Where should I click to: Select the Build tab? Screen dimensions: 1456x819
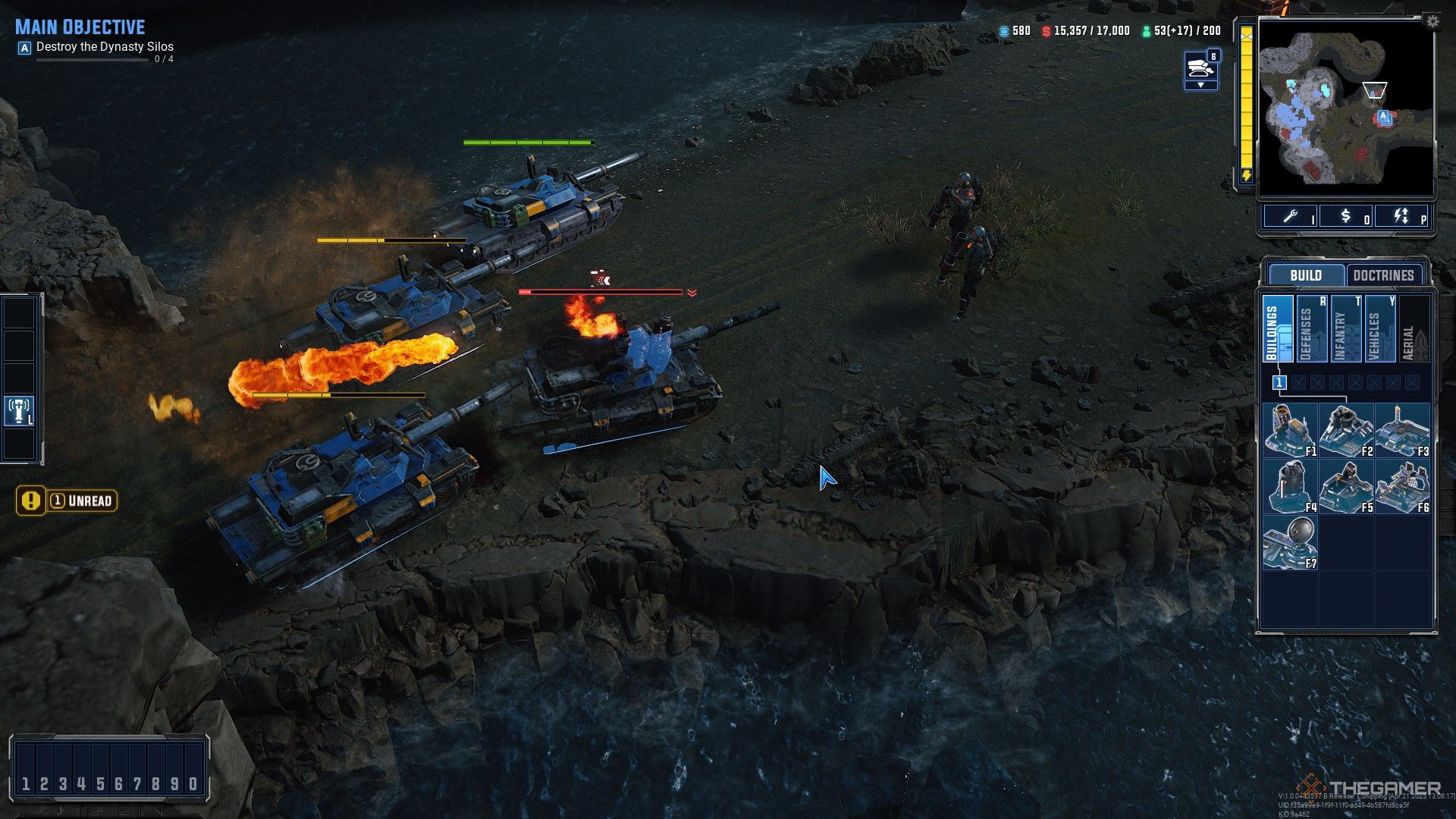[1305, 275]
